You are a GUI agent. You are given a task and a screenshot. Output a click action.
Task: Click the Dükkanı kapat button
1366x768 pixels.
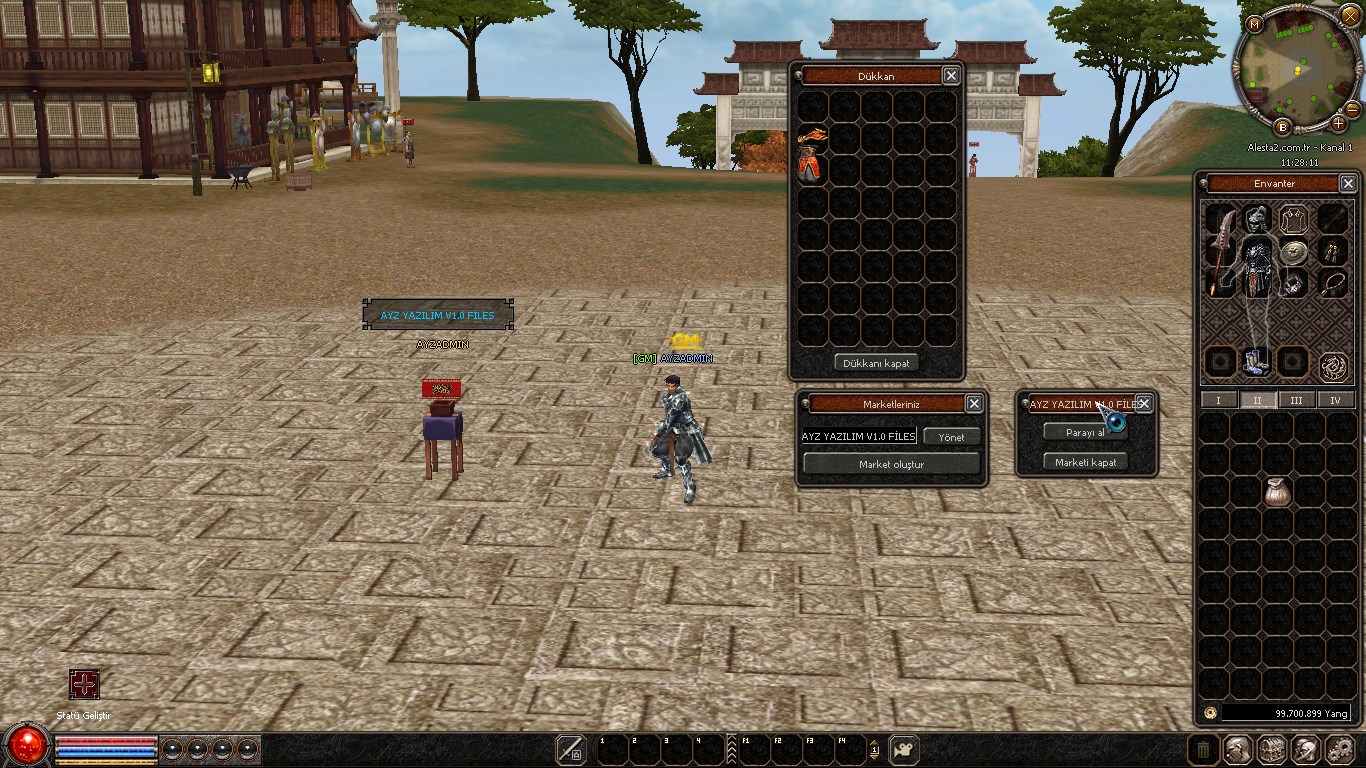click(876, 363)
